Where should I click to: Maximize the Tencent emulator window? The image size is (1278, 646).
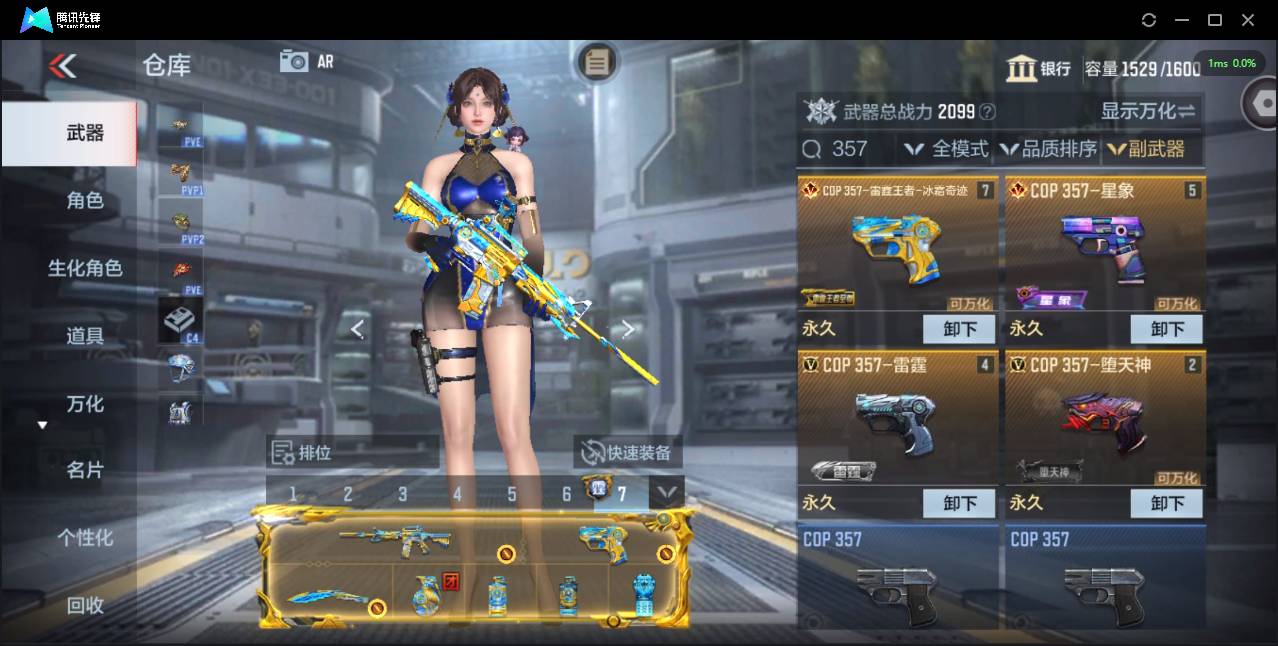1215,20
